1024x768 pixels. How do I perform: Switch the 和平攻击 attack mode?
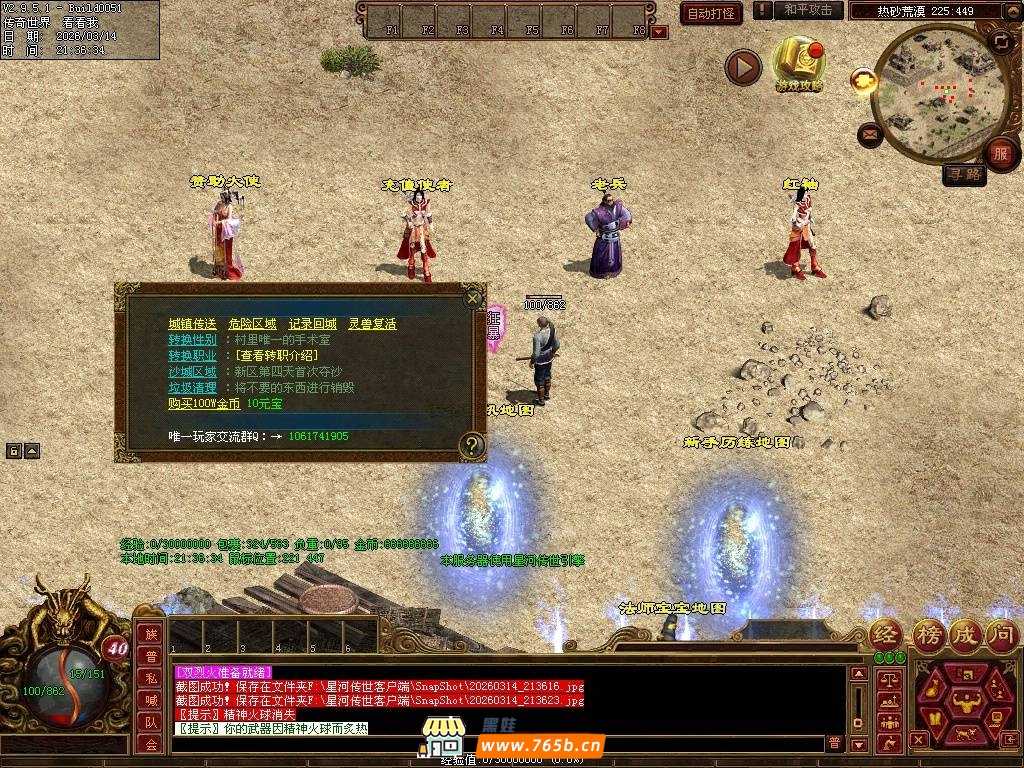click(x=807, y=10)
